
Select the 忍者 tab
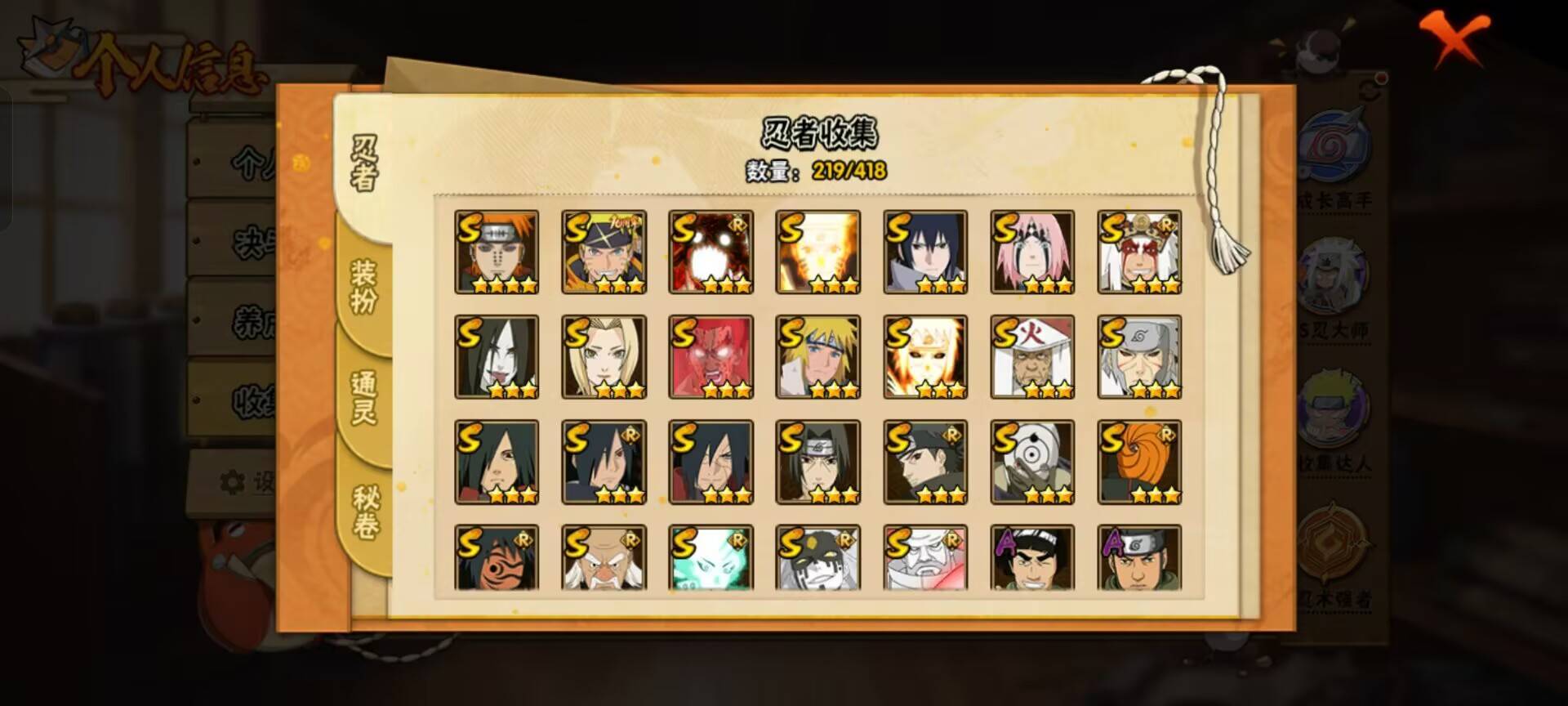(x=365, y=163)
